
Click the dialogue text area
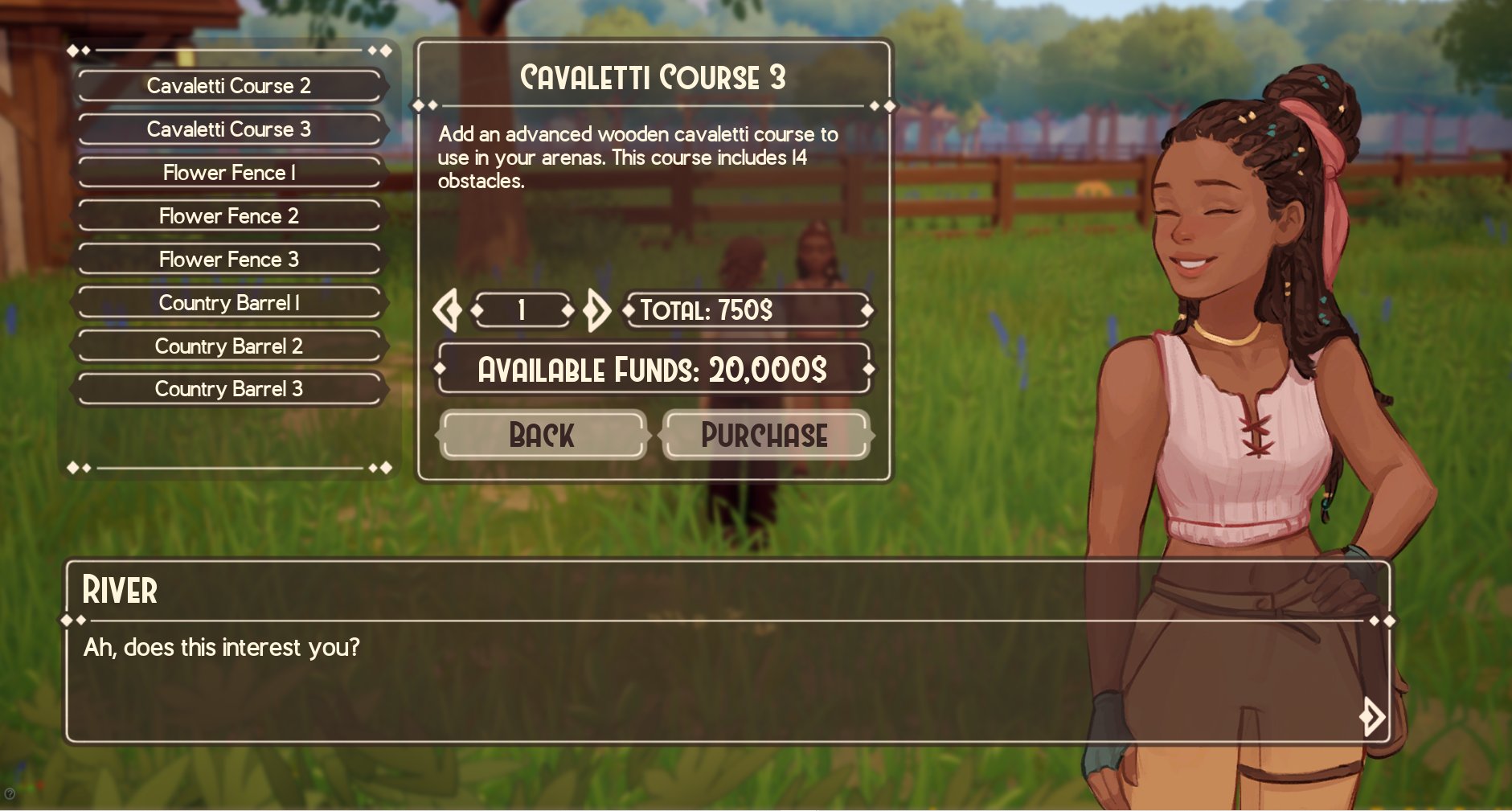(x=221, y=646)
